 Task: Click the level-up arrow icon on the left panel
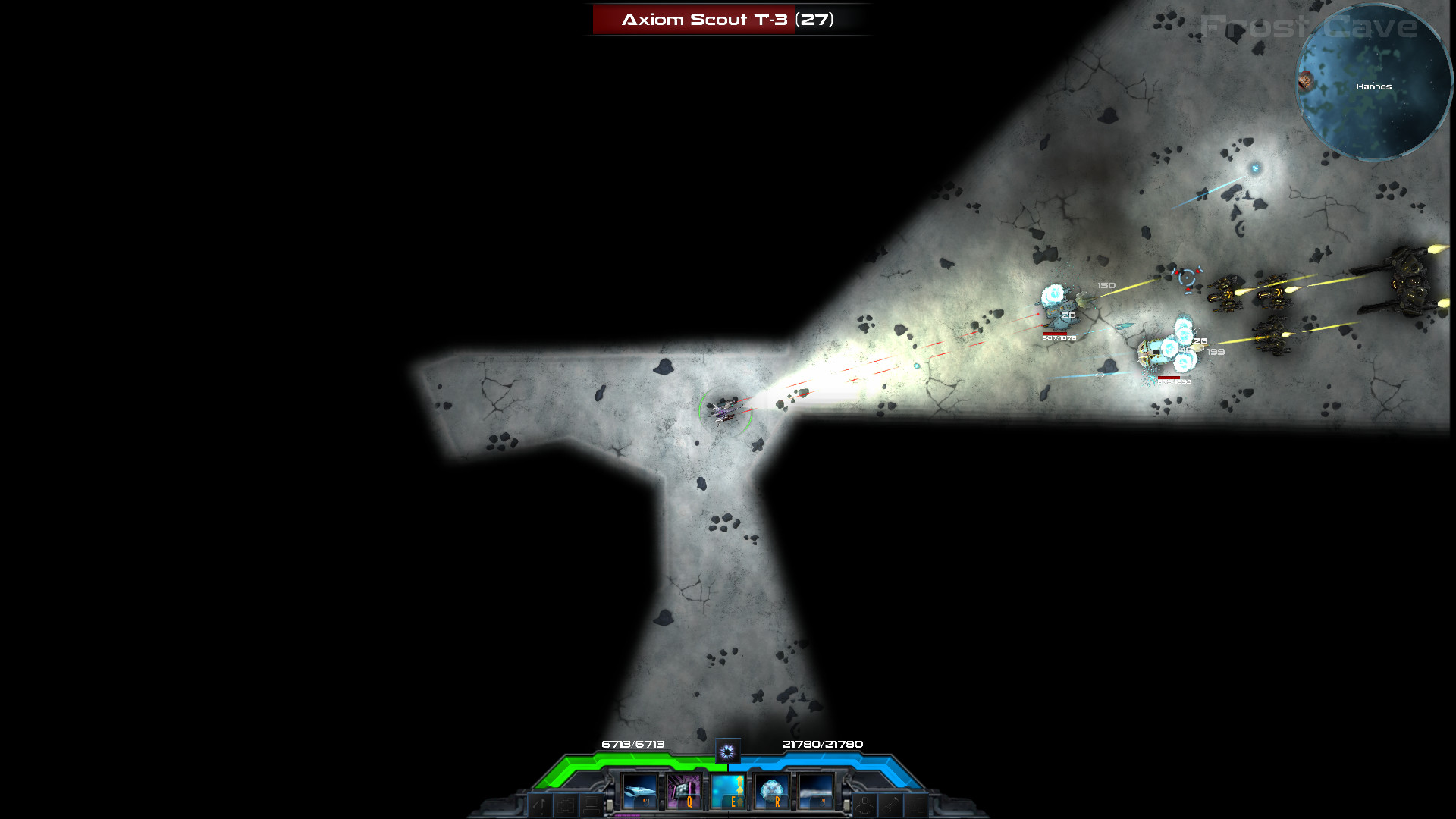pos(538,802)
